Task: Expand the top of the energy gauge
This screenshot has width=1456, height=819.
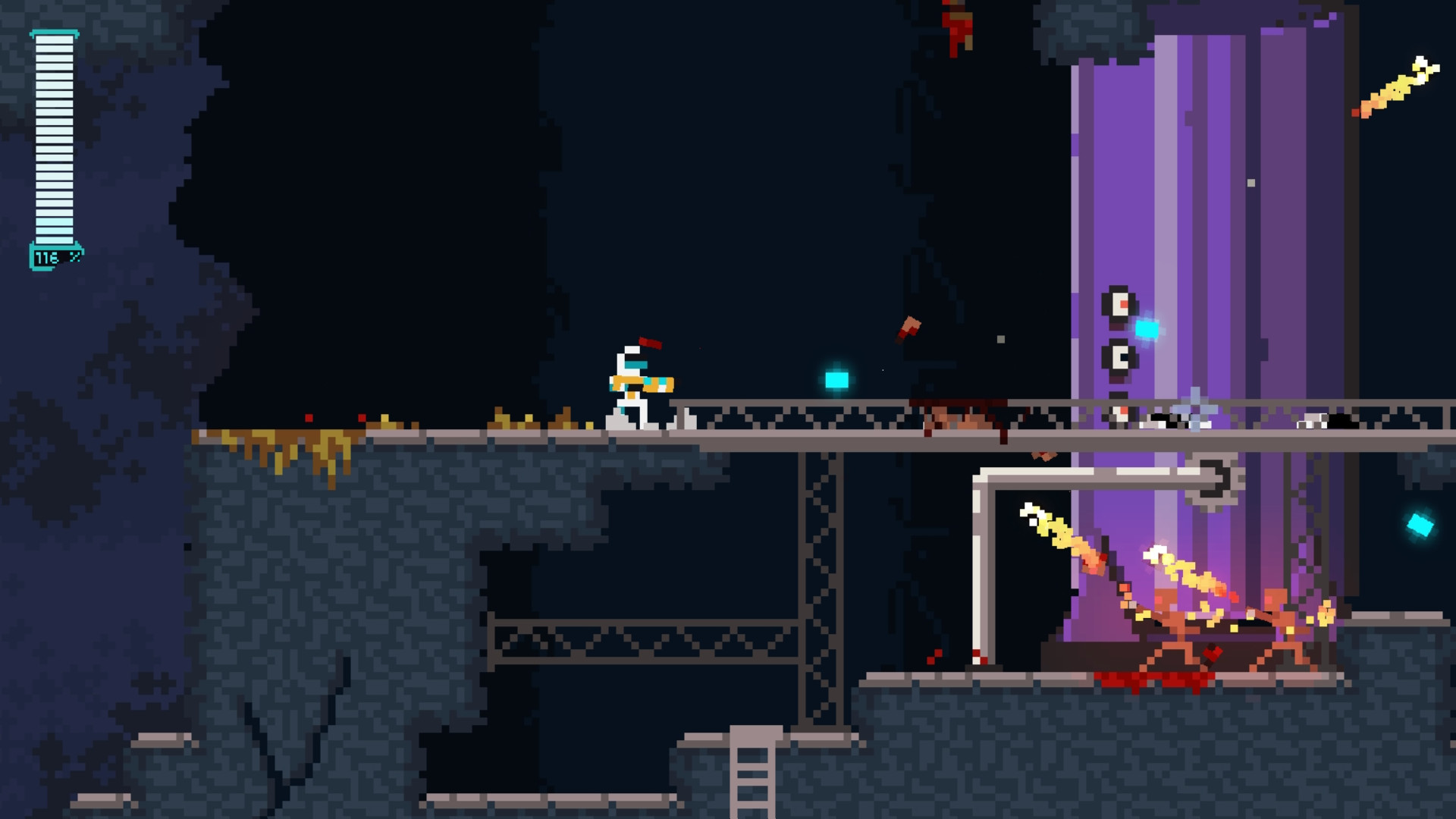Action: (53, 34)
